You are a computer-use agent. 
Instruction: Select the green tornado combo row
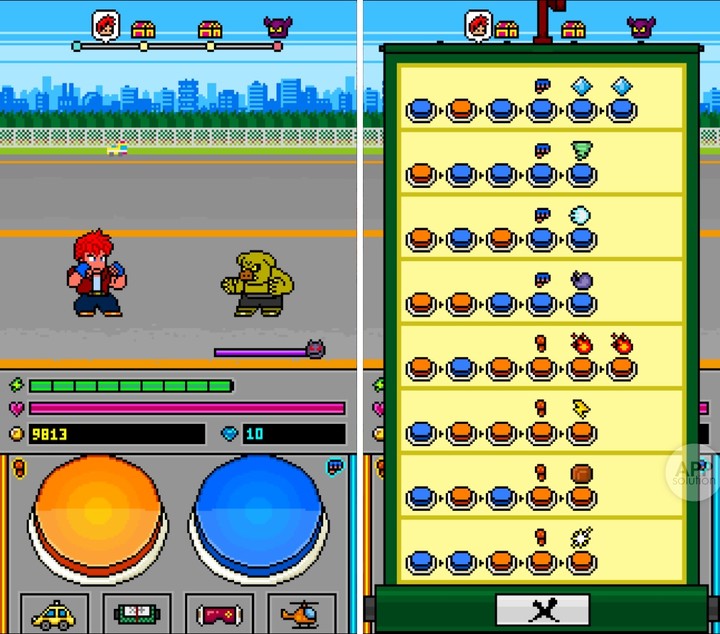[540, 164]
